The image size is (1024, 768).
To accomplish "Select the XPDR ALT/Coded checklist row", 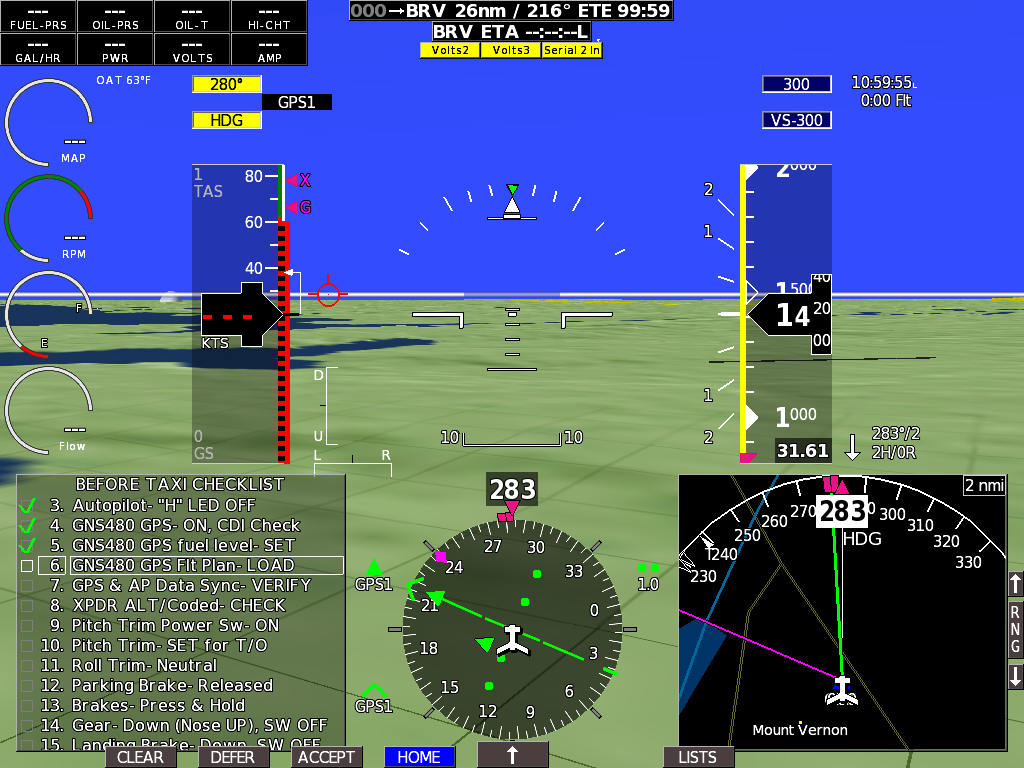I will tap(178, 605).
